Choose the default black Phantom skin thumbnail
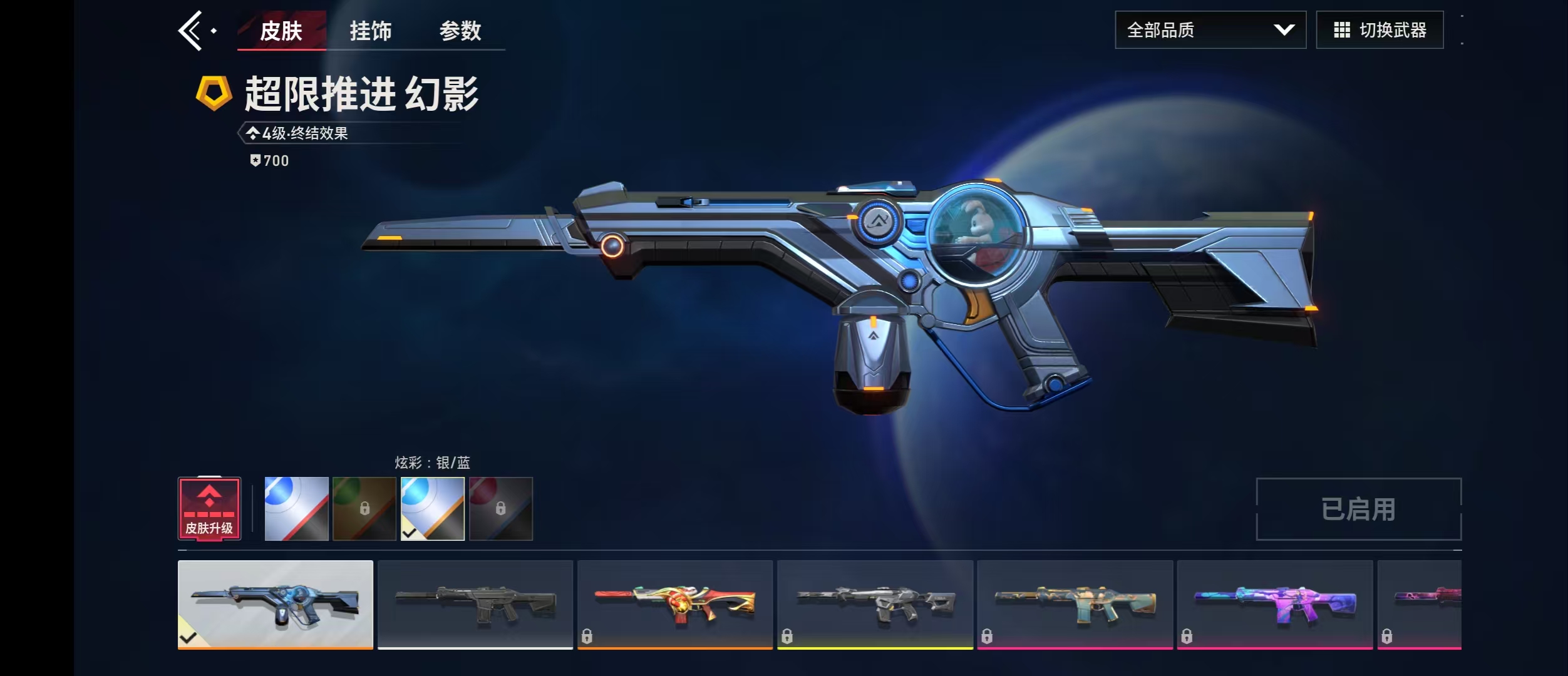 click(475, 604)
